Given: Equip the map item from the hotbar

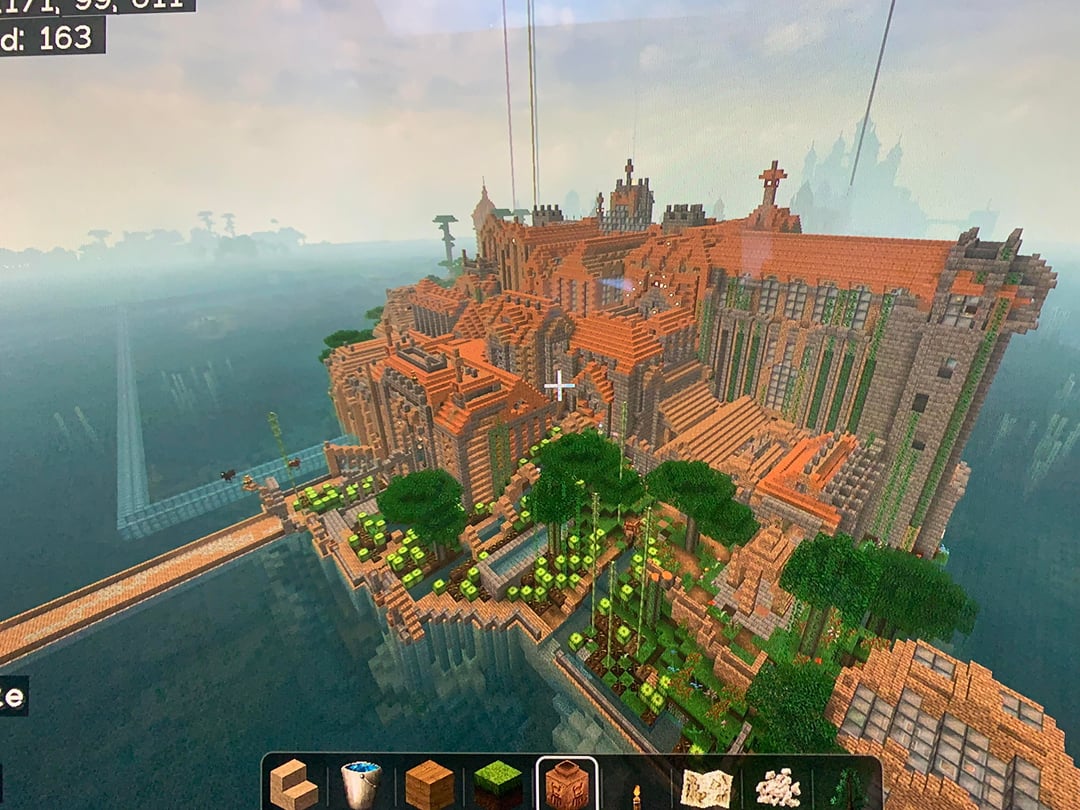Looking at the screenshot, I should coord(706,786).
